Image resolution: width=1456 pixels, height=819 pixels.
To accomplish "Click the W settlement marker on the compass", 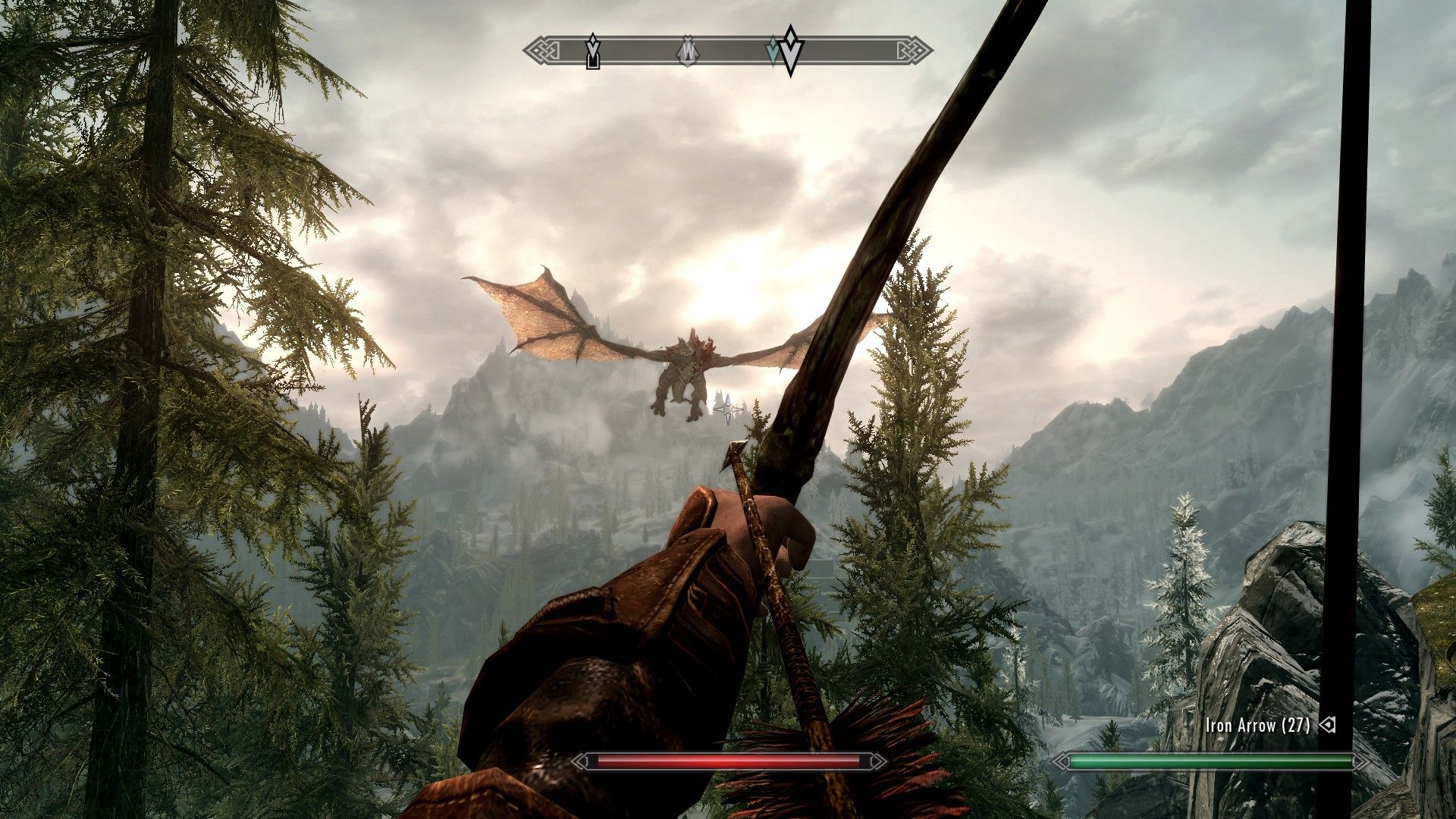I will (x=689, y=52).
